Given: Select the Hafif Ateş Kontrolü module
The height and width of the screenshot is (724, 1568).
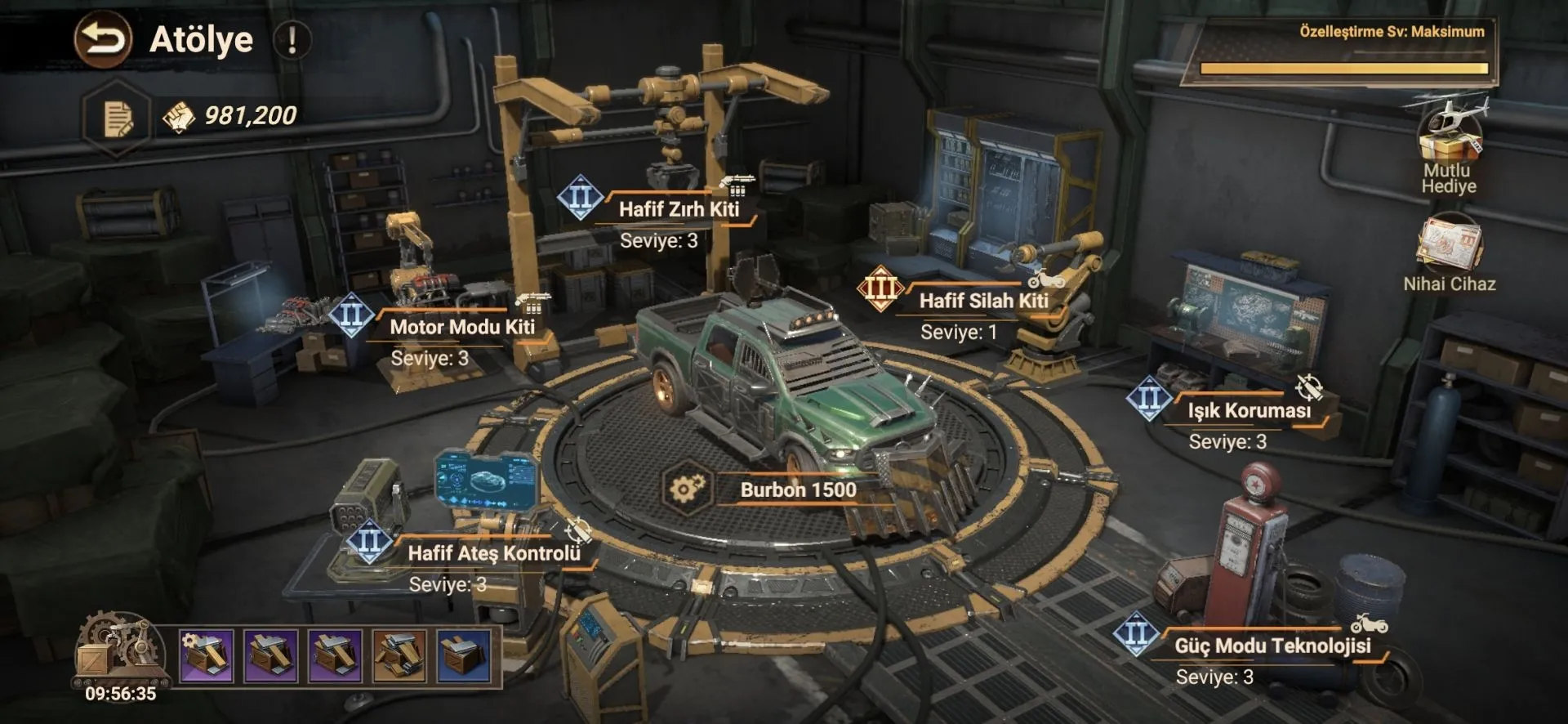Looking at the screenshot, I should click(x=493, y=553).
